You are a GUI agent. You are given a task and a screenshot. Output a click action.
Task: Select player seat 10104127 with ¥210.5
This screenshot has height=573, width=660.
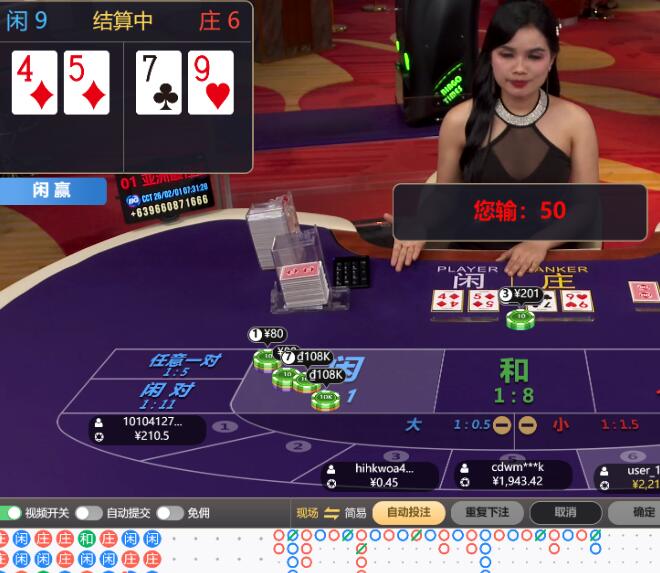click(x=146, y=429)
